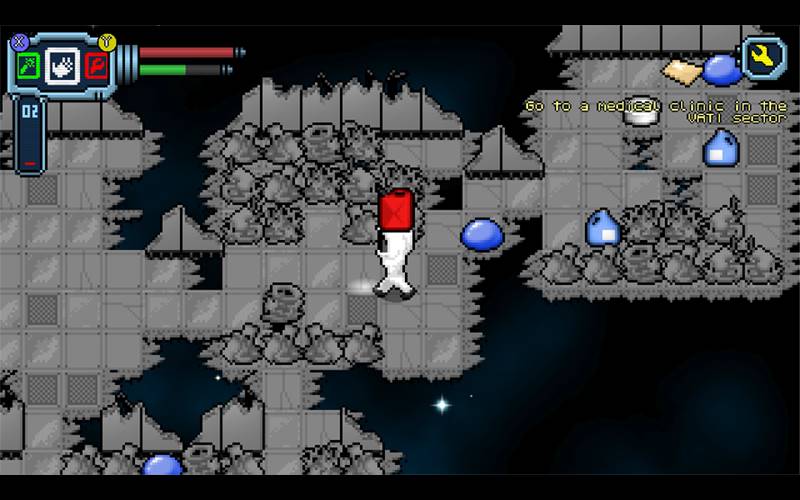800x500 pixels.
Task: Choose the white hand slot in the center
Action: pos(61,67)
